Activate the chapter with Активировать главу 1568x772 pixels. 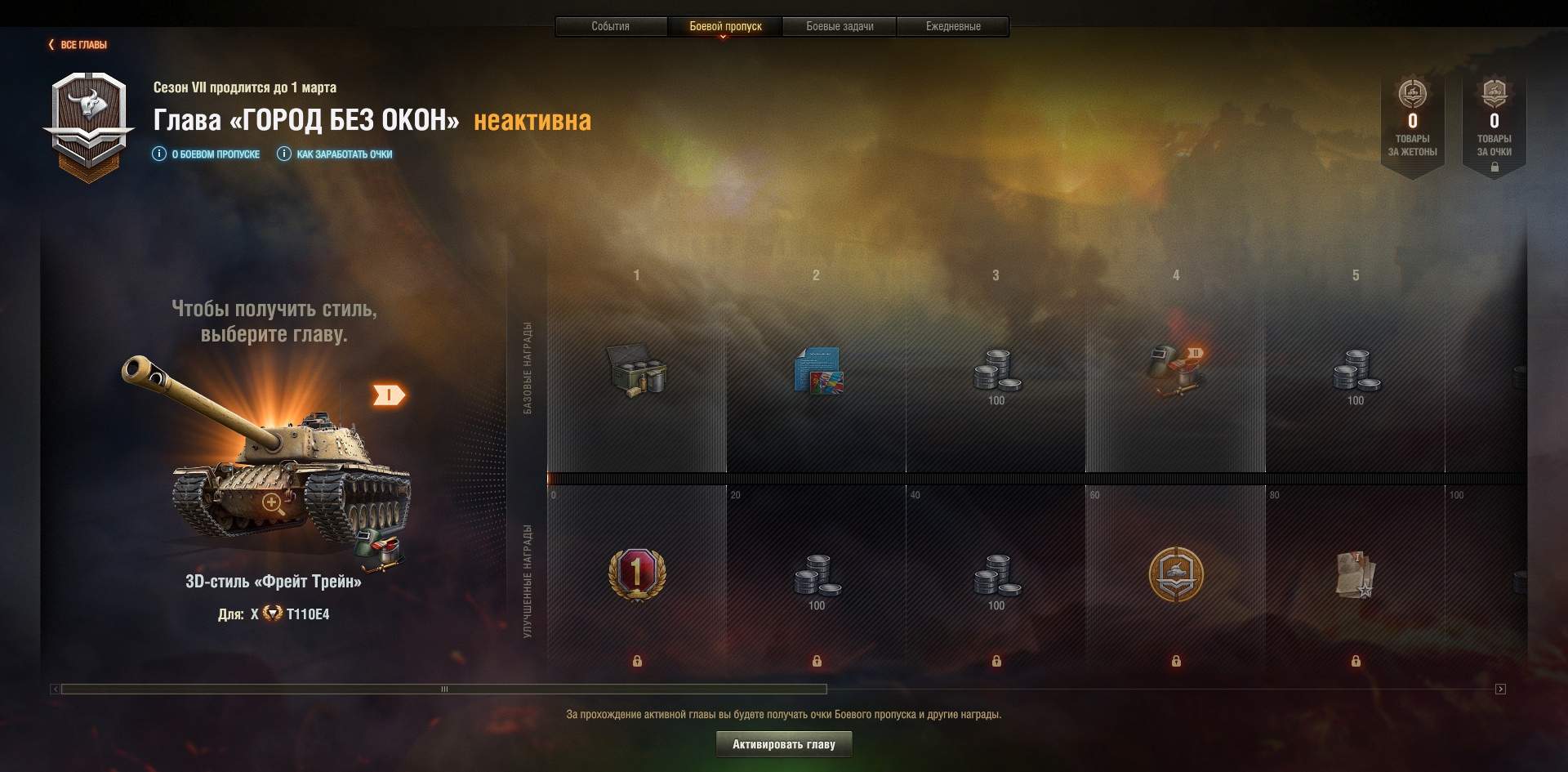783,744
